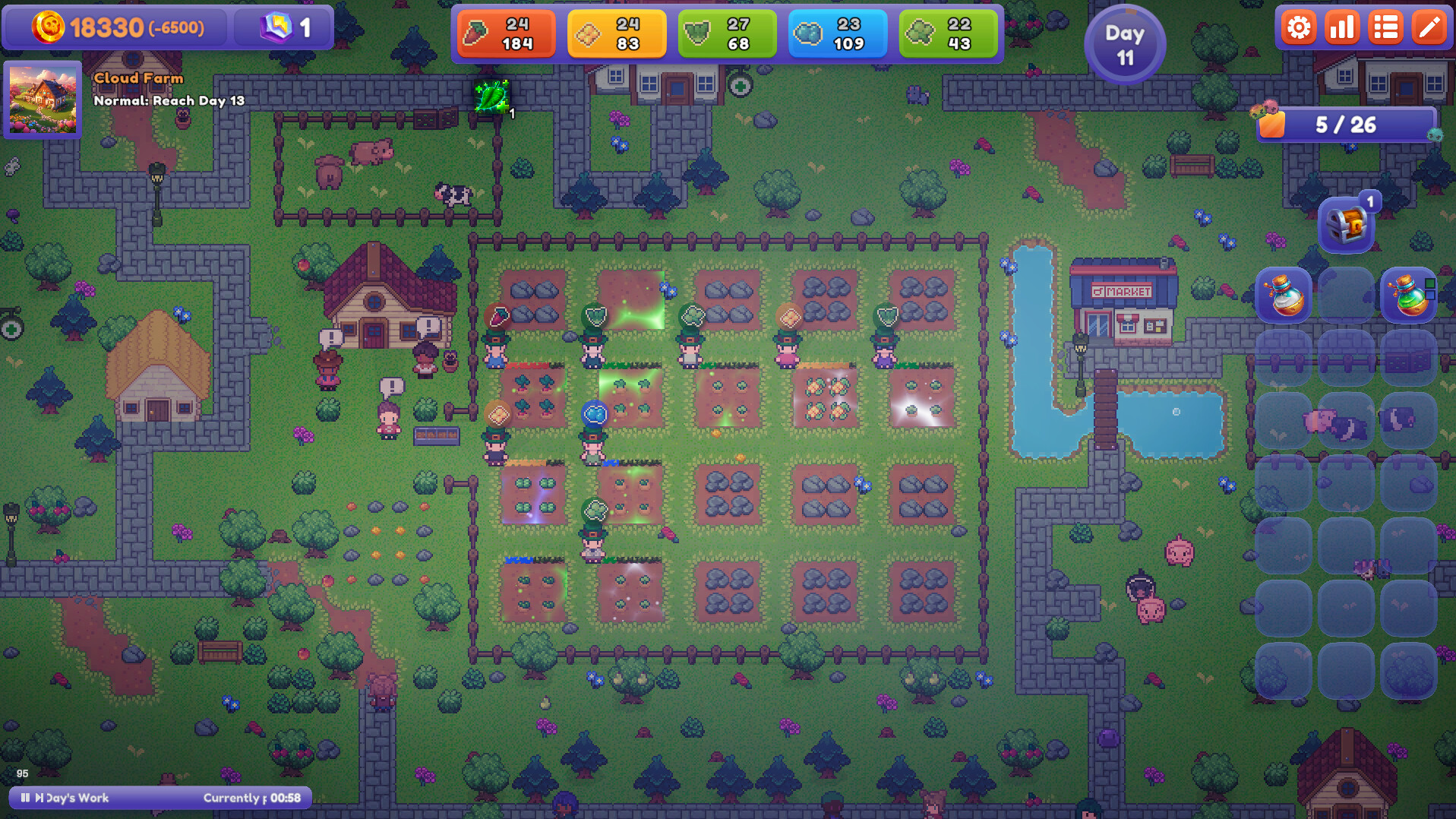This screenshot has height=819, width=1456.
Task: Pause the Day's Work timer
Action: (25, 798)
